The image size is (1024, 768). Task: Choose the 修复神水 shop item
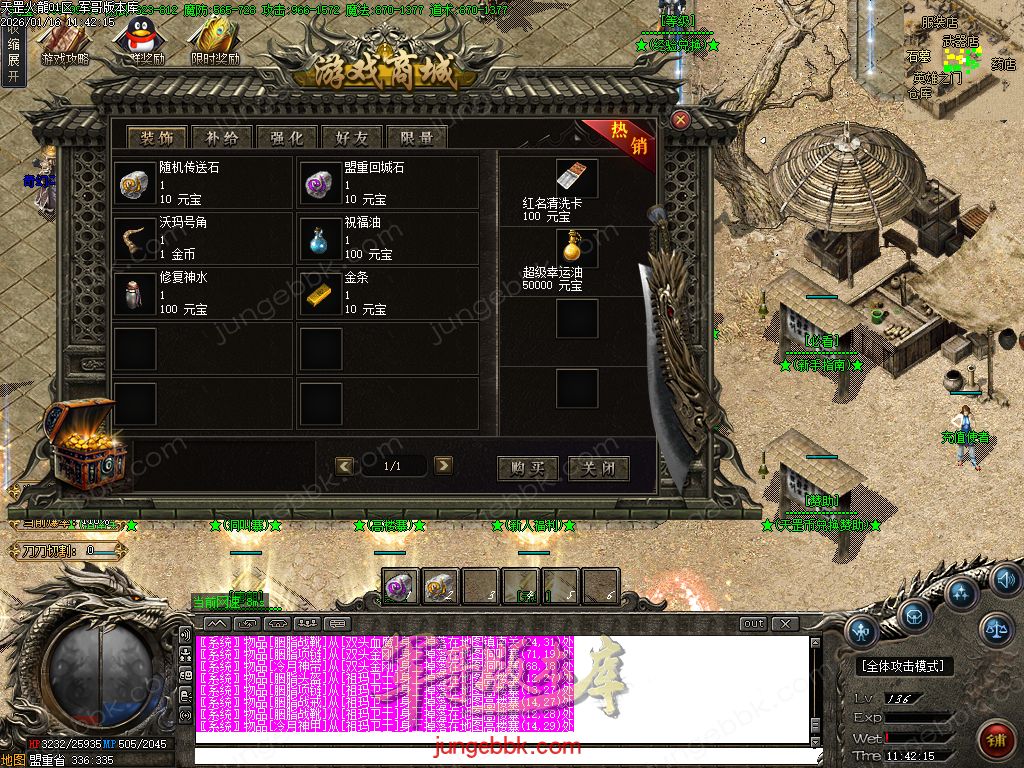[x=135, y=292]
